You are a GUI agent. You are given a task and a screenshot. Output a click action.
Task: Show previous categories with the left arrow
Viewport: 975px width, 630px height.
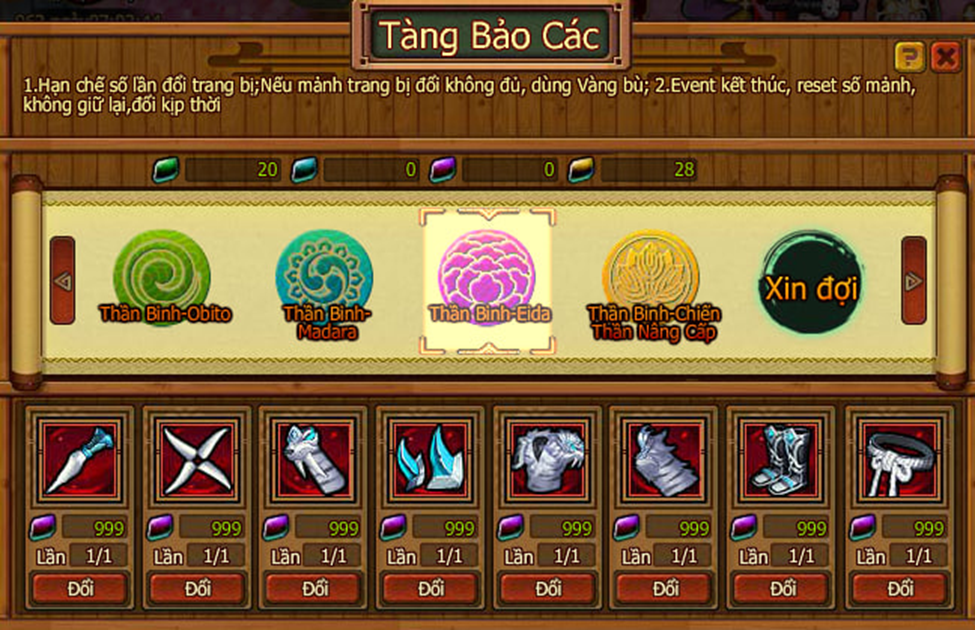tap(63, 281)
